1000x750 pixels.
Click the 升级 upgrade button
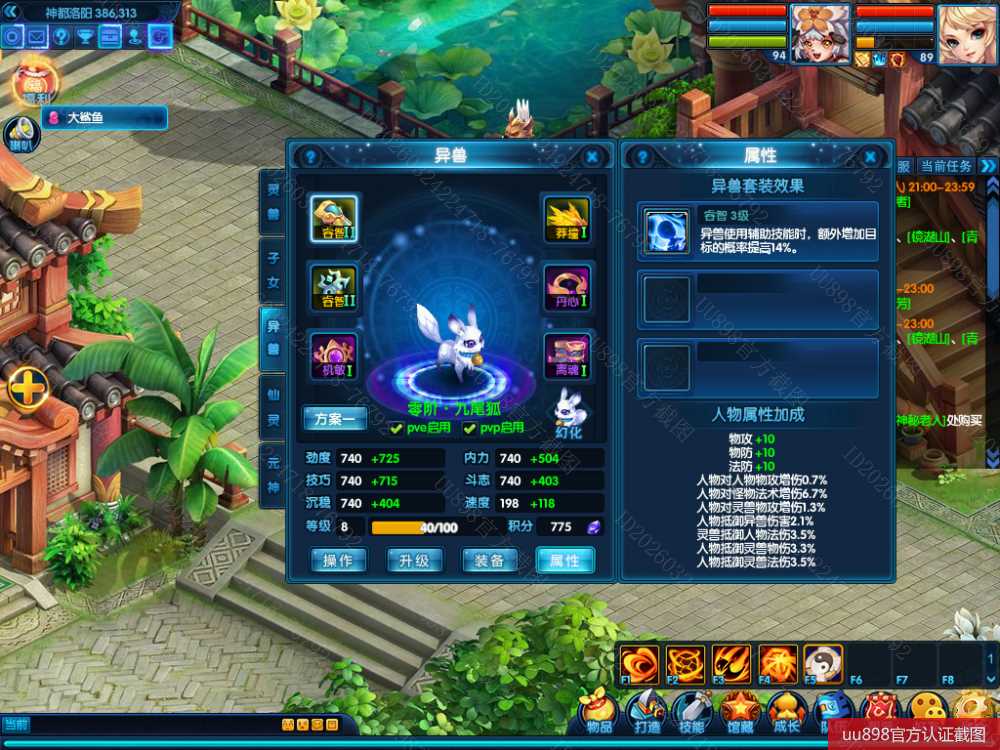coord(413,561)
